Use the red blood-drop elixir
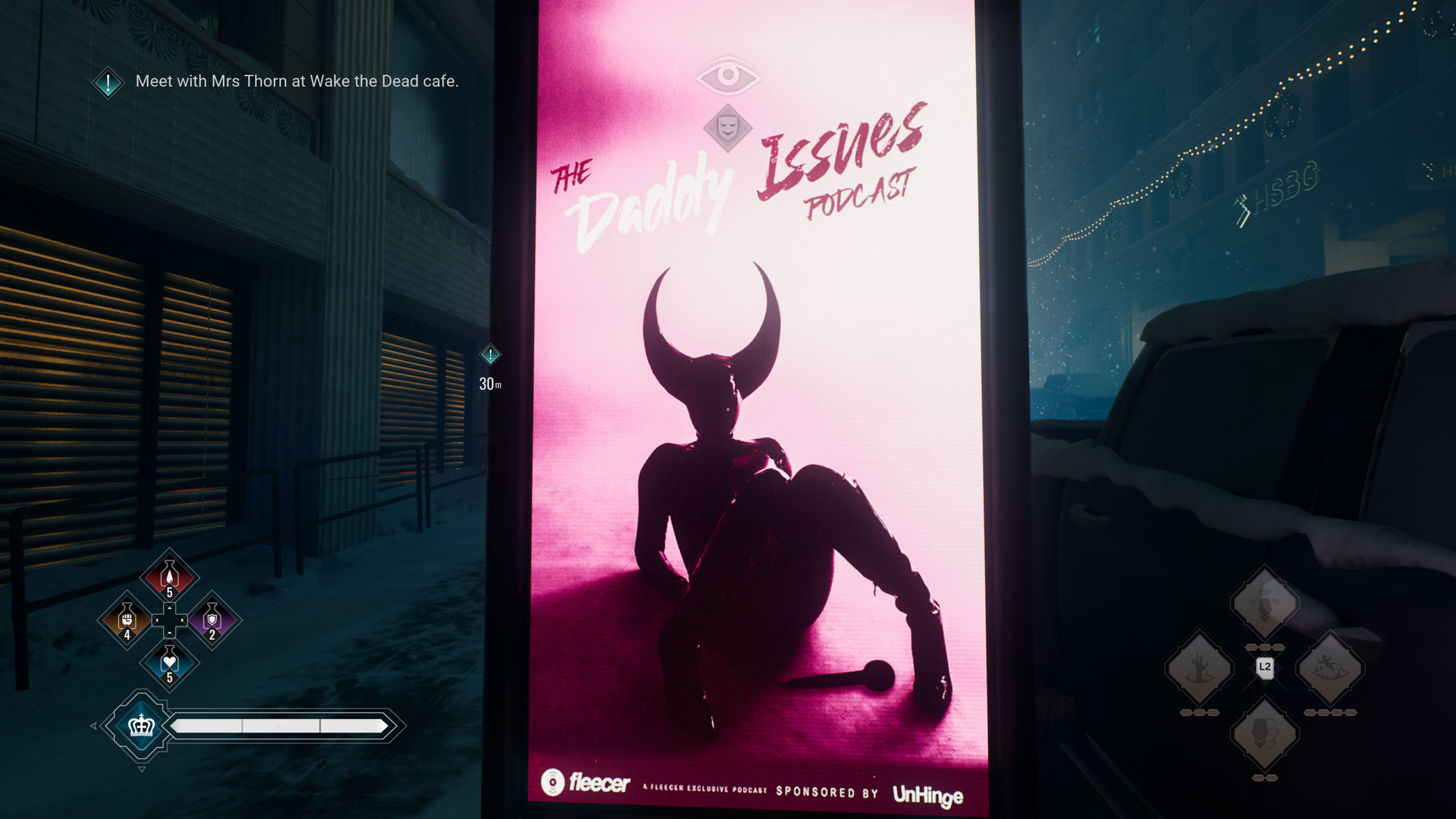Image resolution: width=1456 pixels, height=819 pixels. coord(170,578)
